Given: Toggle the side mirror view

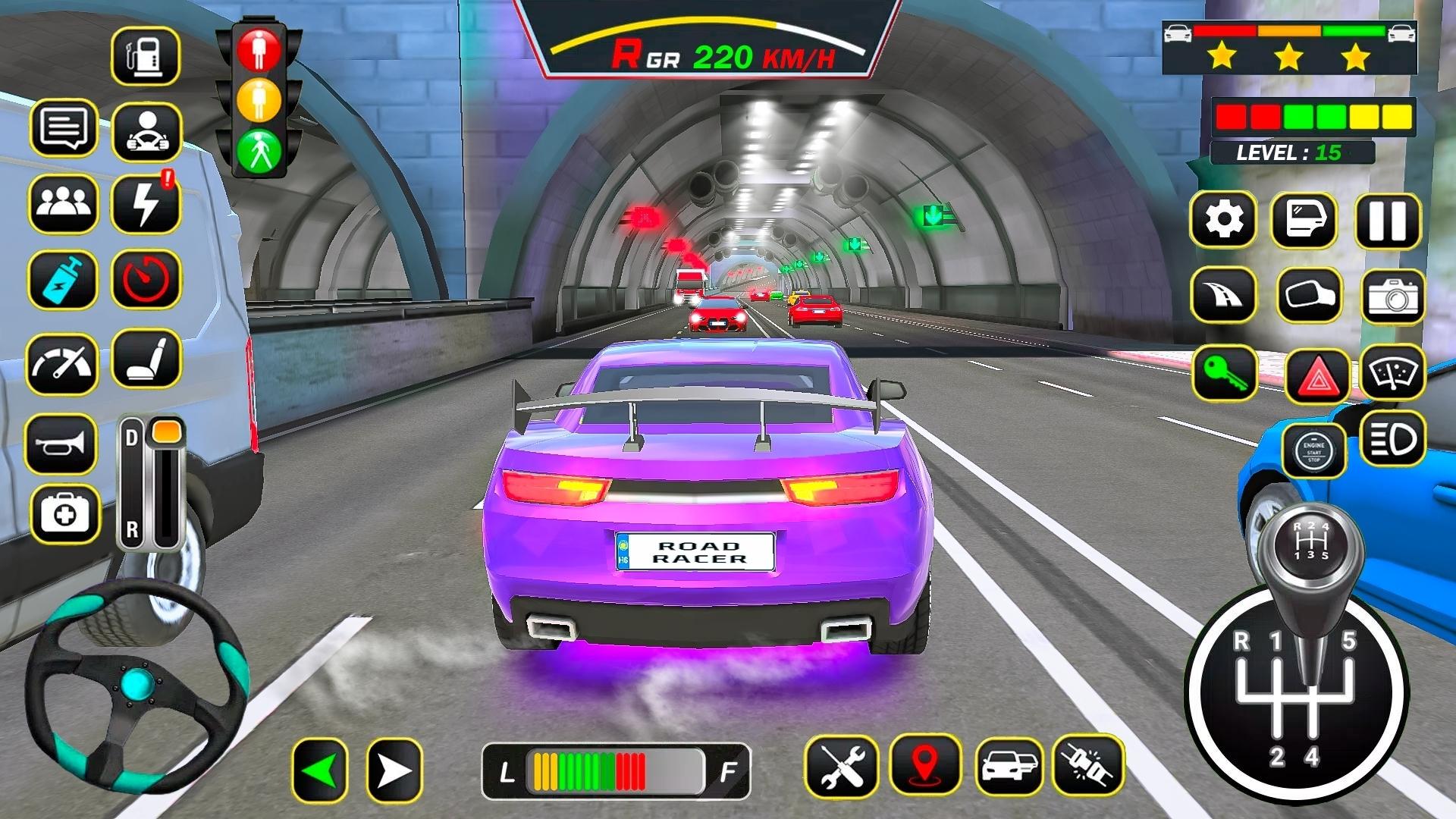Looking at the screenshot, I should click(x=1309, y=295).
